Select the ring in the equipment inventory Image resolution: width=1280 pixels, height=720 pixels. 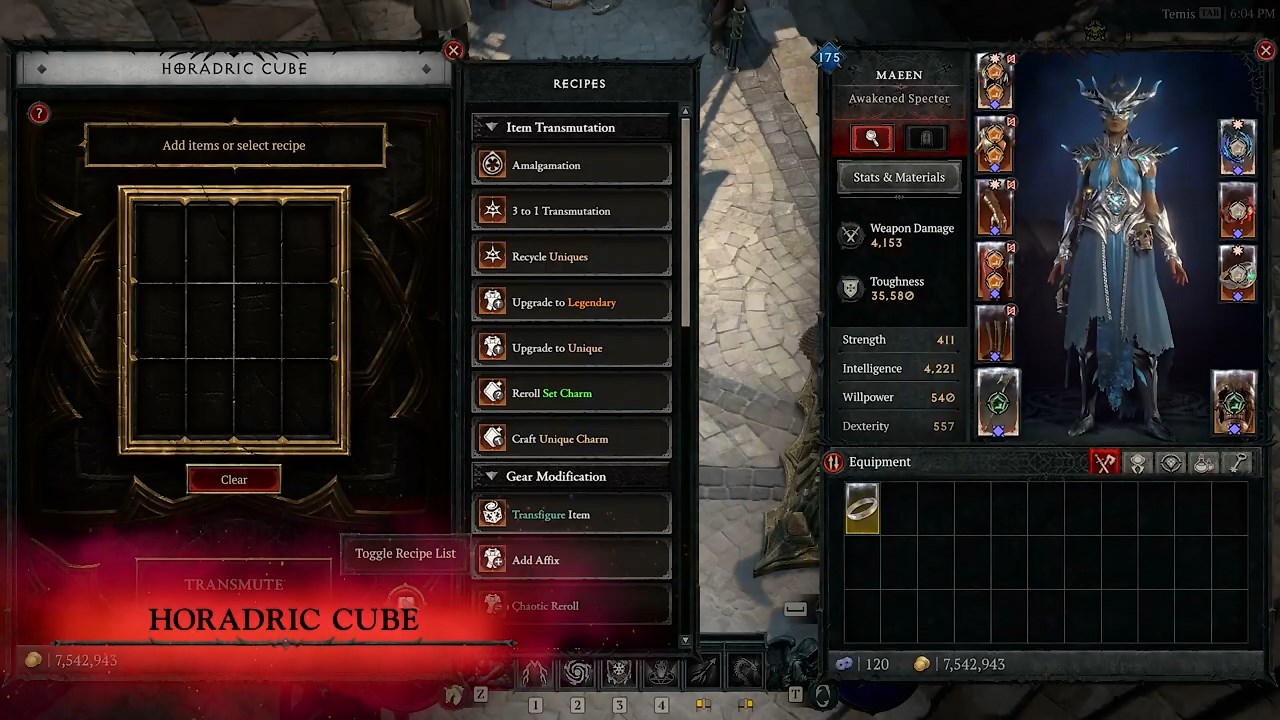[x=862, y=508]
